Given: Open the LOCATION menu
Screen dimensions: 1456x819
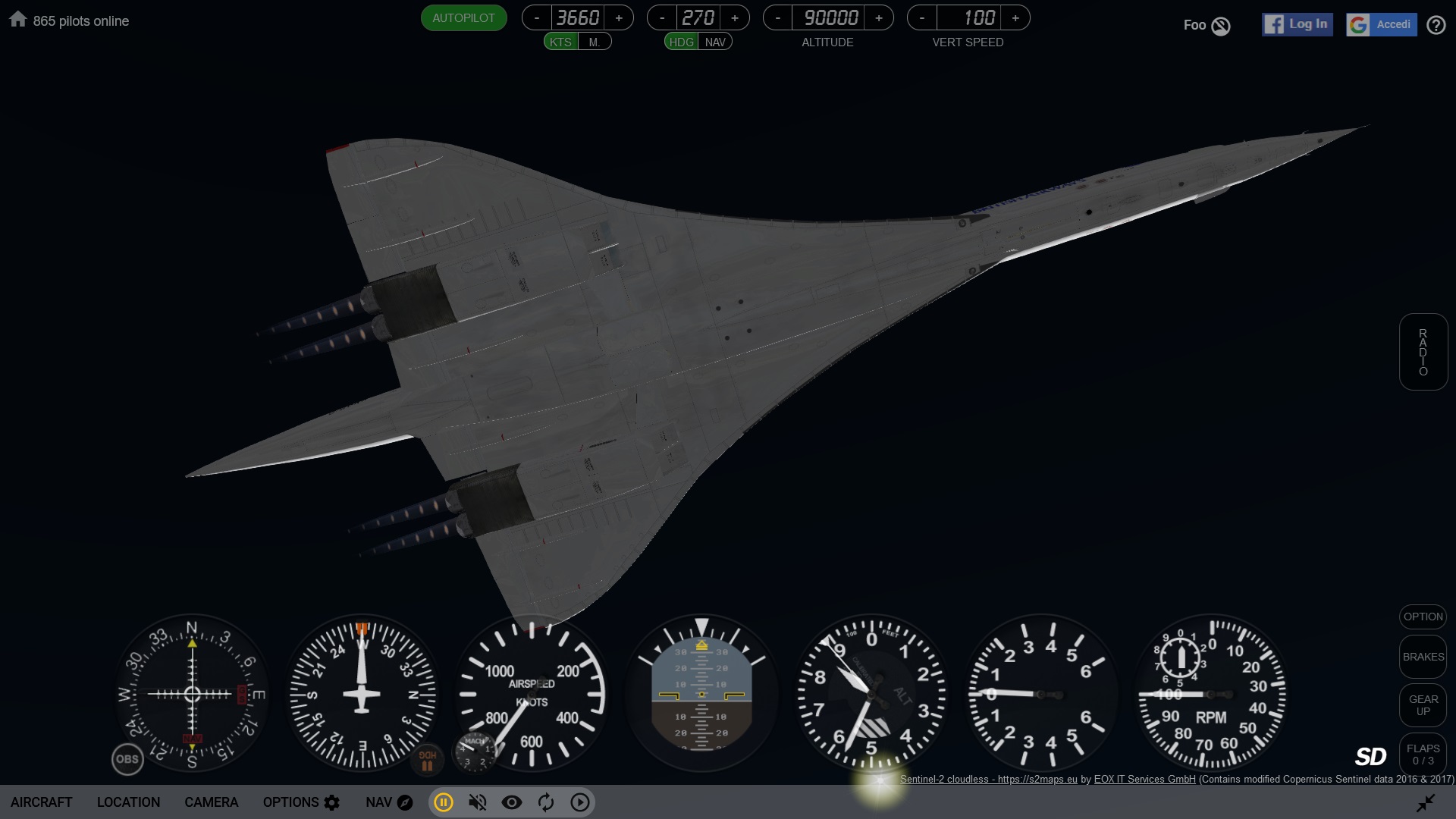Looking at the screenshot, I should pyautogui.click(x=128, y=802).
